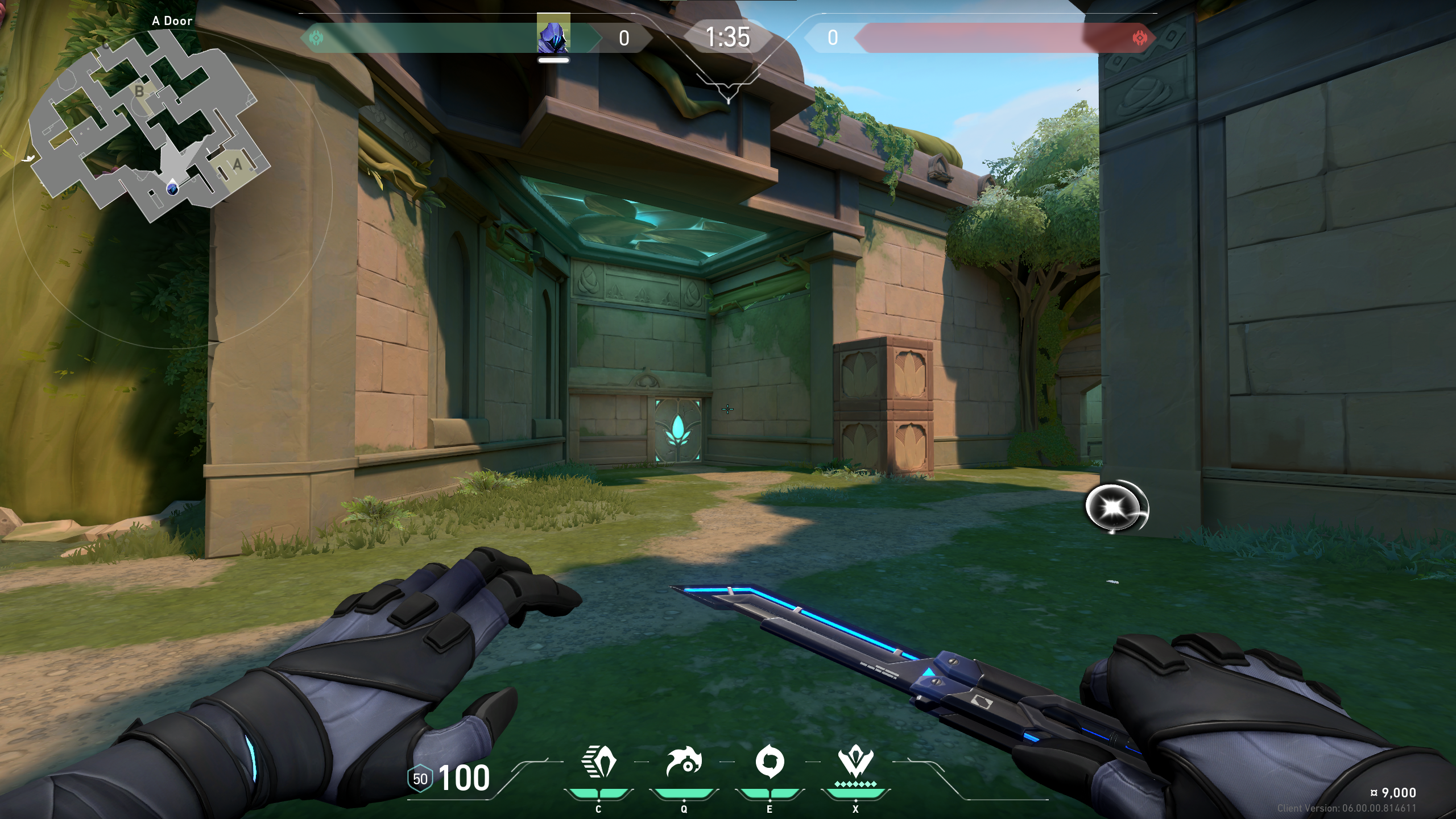1456x819 pixels.
Task: Click the swirling flash marker icon
Action: point(1116,508)
